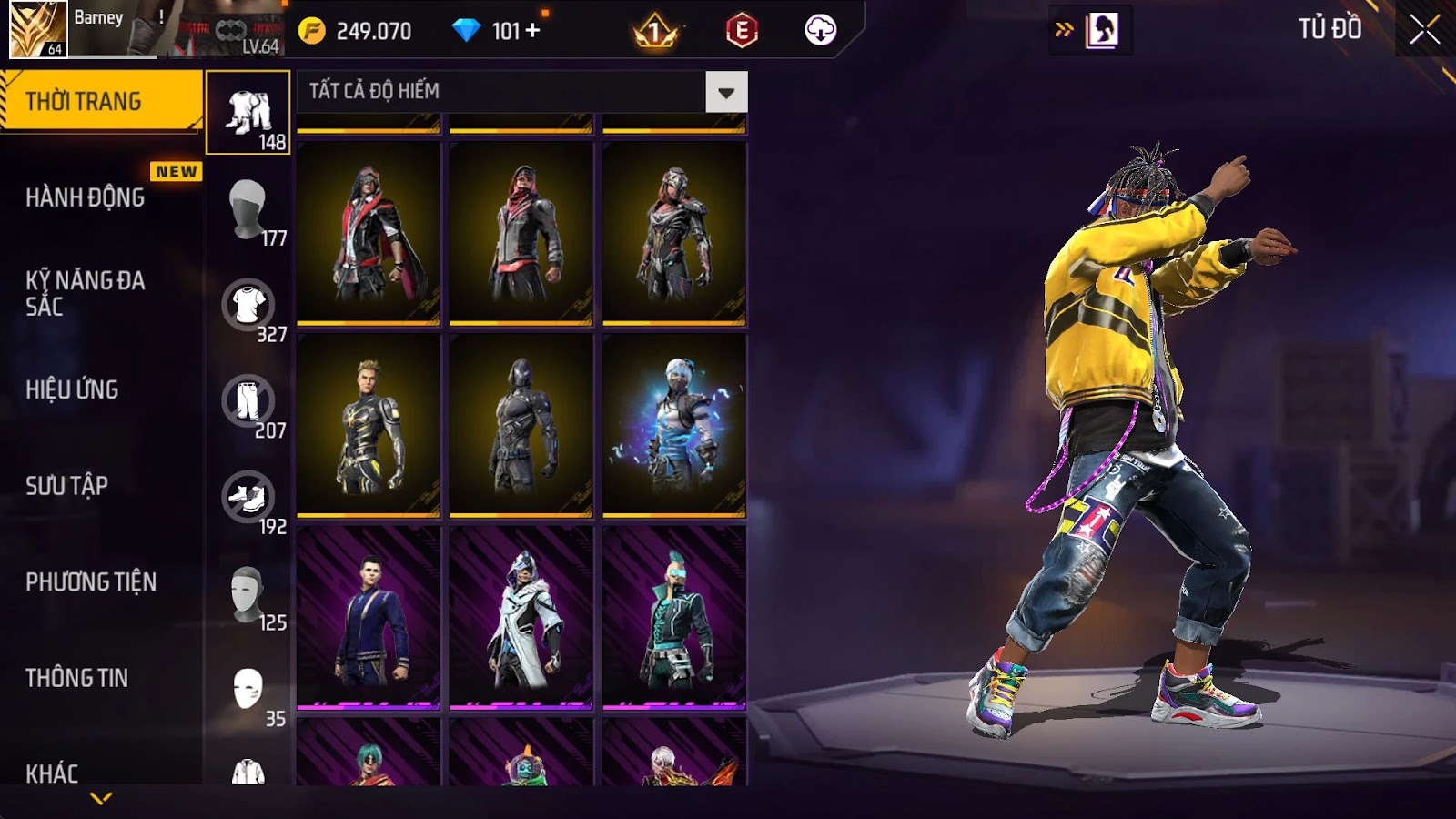Image resolution: width=1456 pixels, height=819 pixels.
Task: Pick the white hooded coat outfit
Action: 521,617
